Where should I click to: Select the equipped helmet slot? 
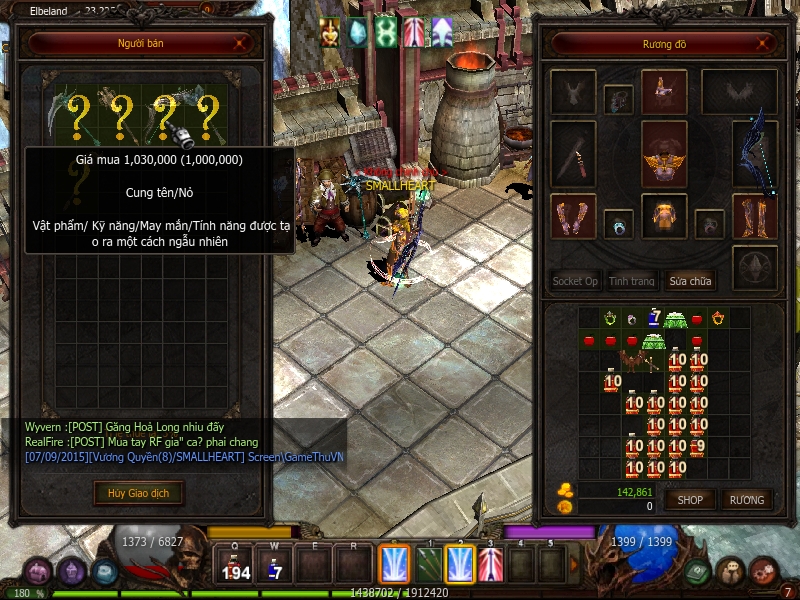point(663,91)
